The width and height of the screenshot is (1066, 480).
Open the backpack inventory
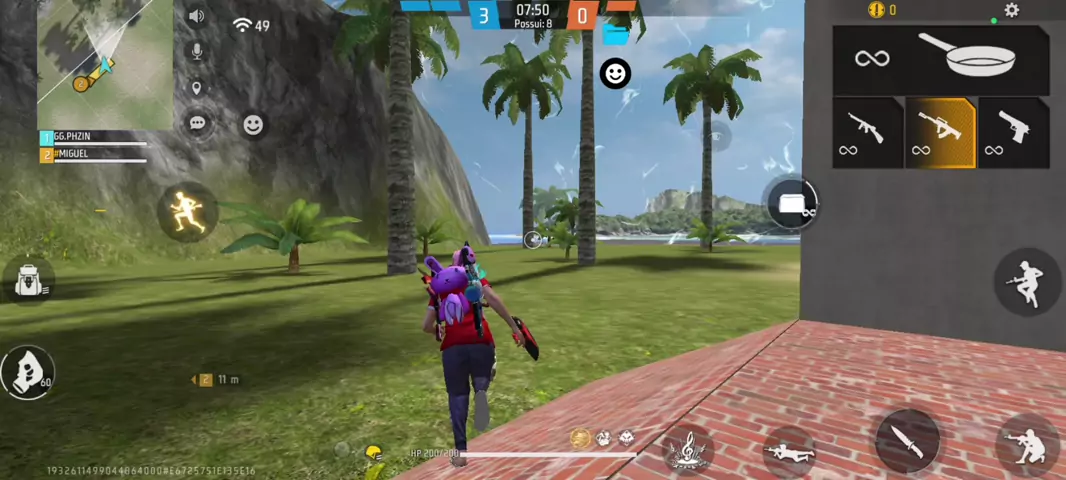coord(28,281)
